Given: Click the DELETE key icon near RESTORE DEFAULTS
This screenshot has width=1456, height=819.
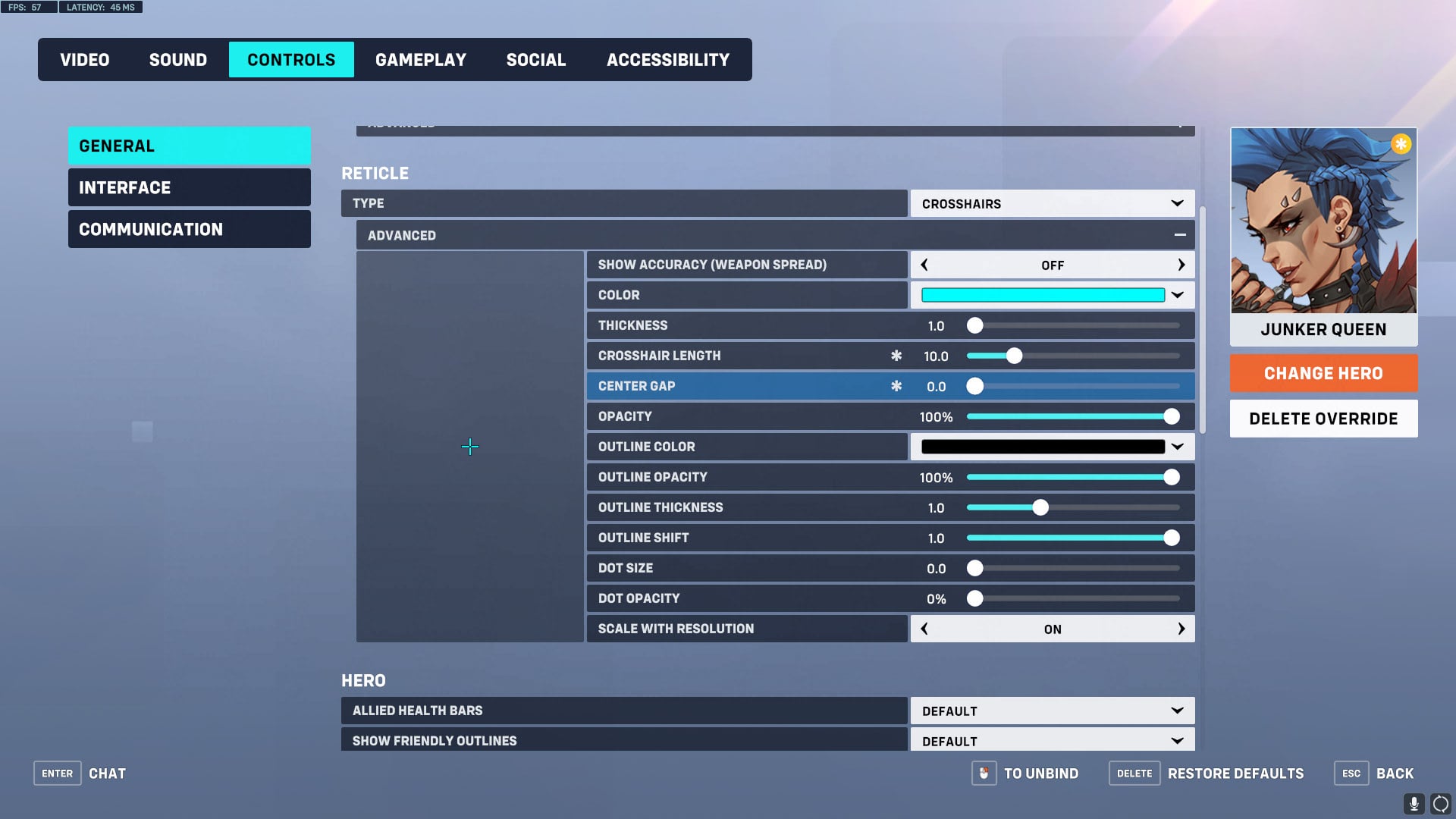Looking at the screenshot, I should (1133, 773).
